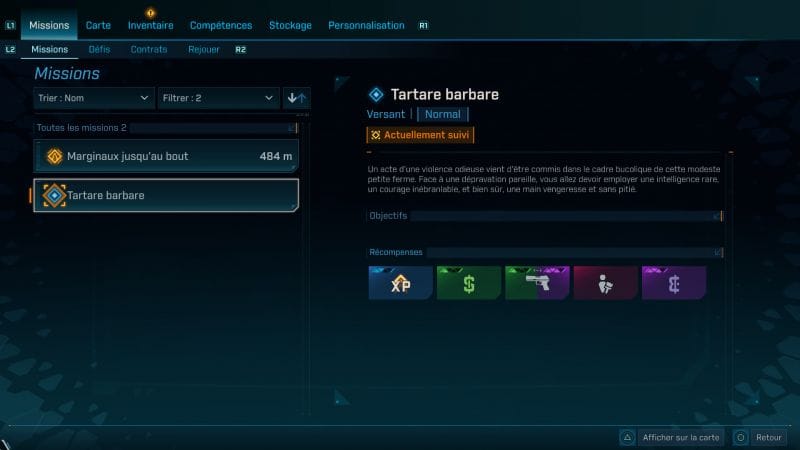Choose the Afficher sur la carte button

click(x=671, y=437)
